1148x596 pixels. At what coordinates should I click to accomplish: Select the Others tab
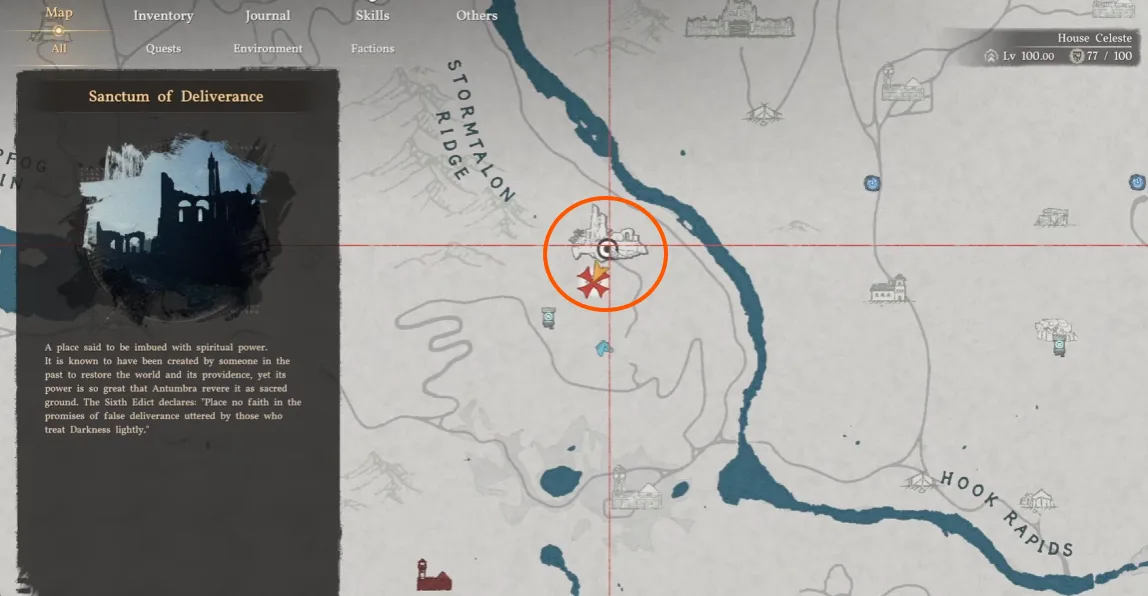coord(476,16)
